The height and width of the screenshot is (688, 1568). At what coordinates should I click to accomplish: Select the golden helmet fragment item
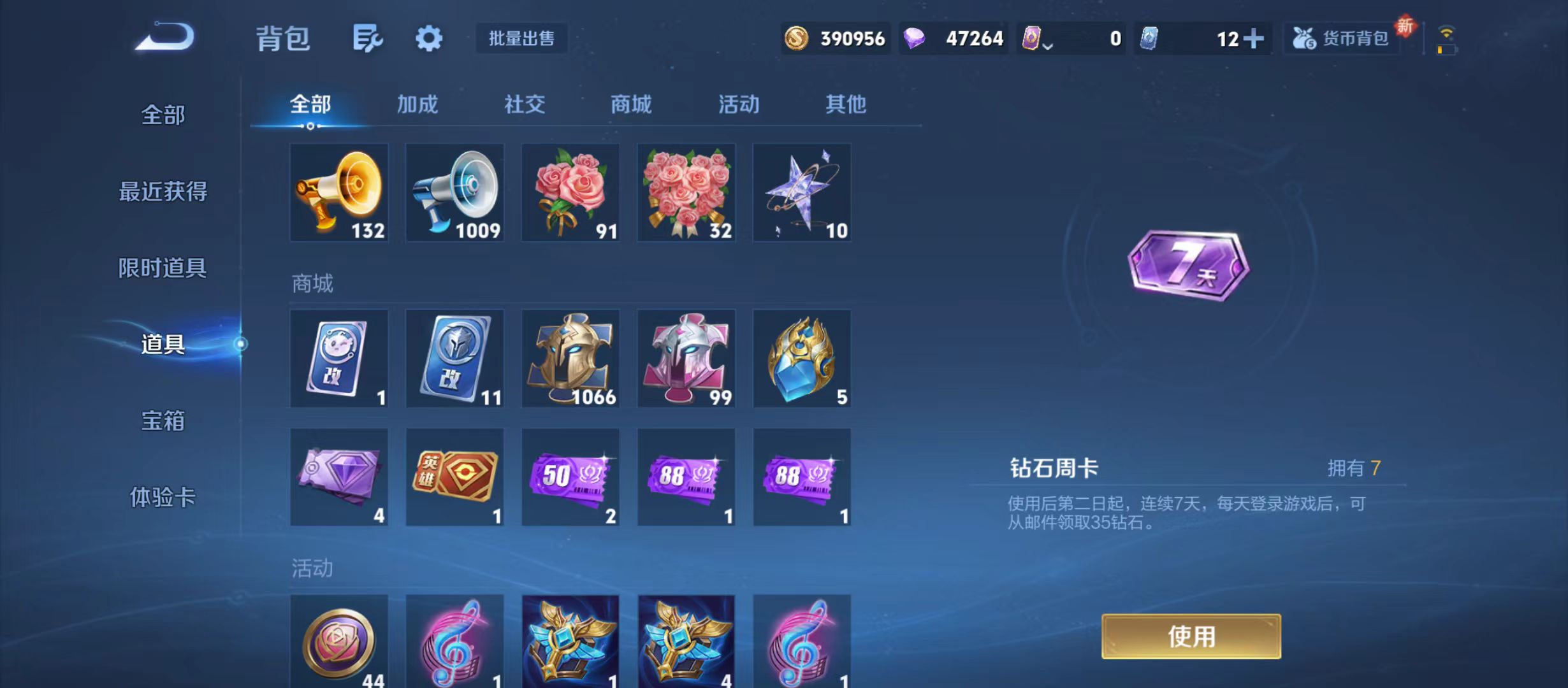coord(570,358)
